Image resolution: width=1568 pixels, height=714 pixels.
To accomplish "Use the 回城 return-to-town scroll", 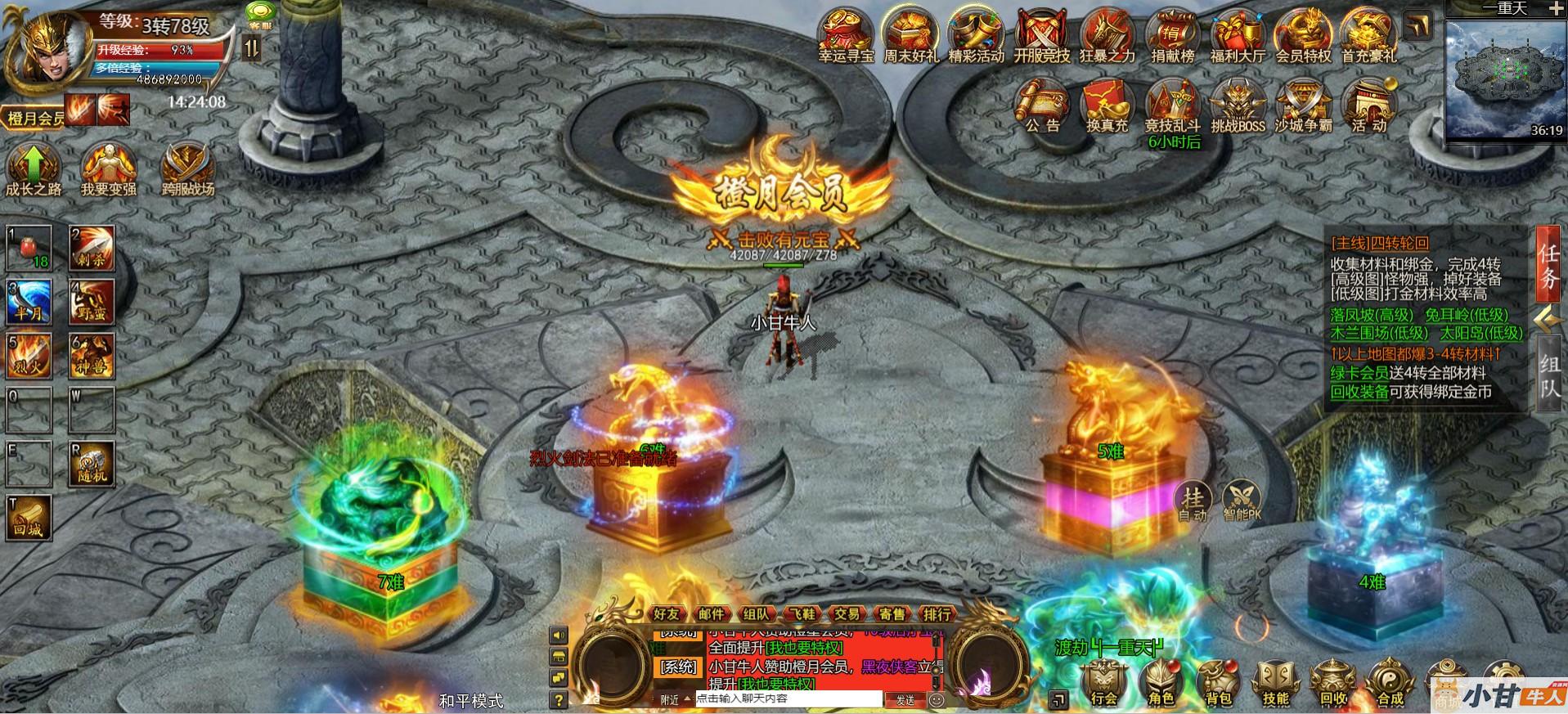I will point(29,516).
